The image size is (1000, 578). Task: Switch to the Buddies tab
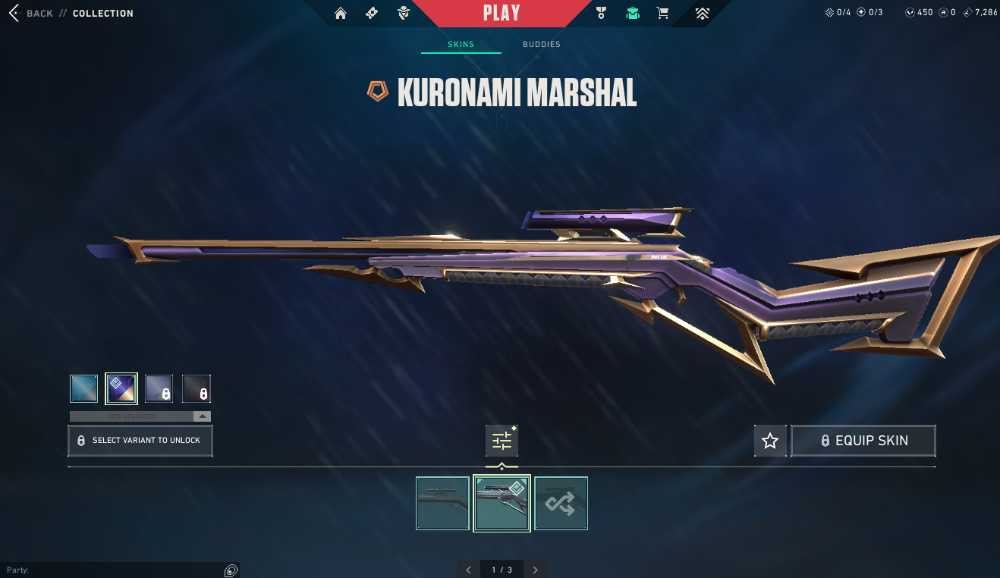(541, 45)
